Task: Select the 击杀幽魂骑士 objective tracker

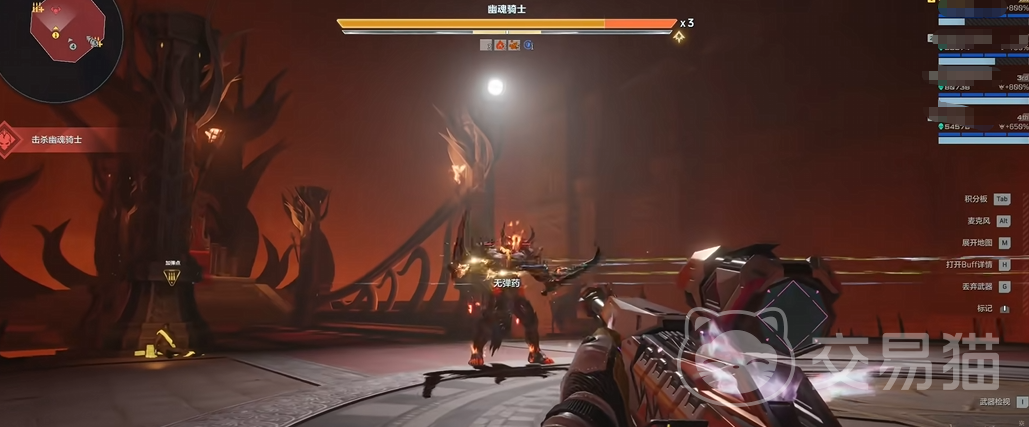Action: click(x=56, y=140)
